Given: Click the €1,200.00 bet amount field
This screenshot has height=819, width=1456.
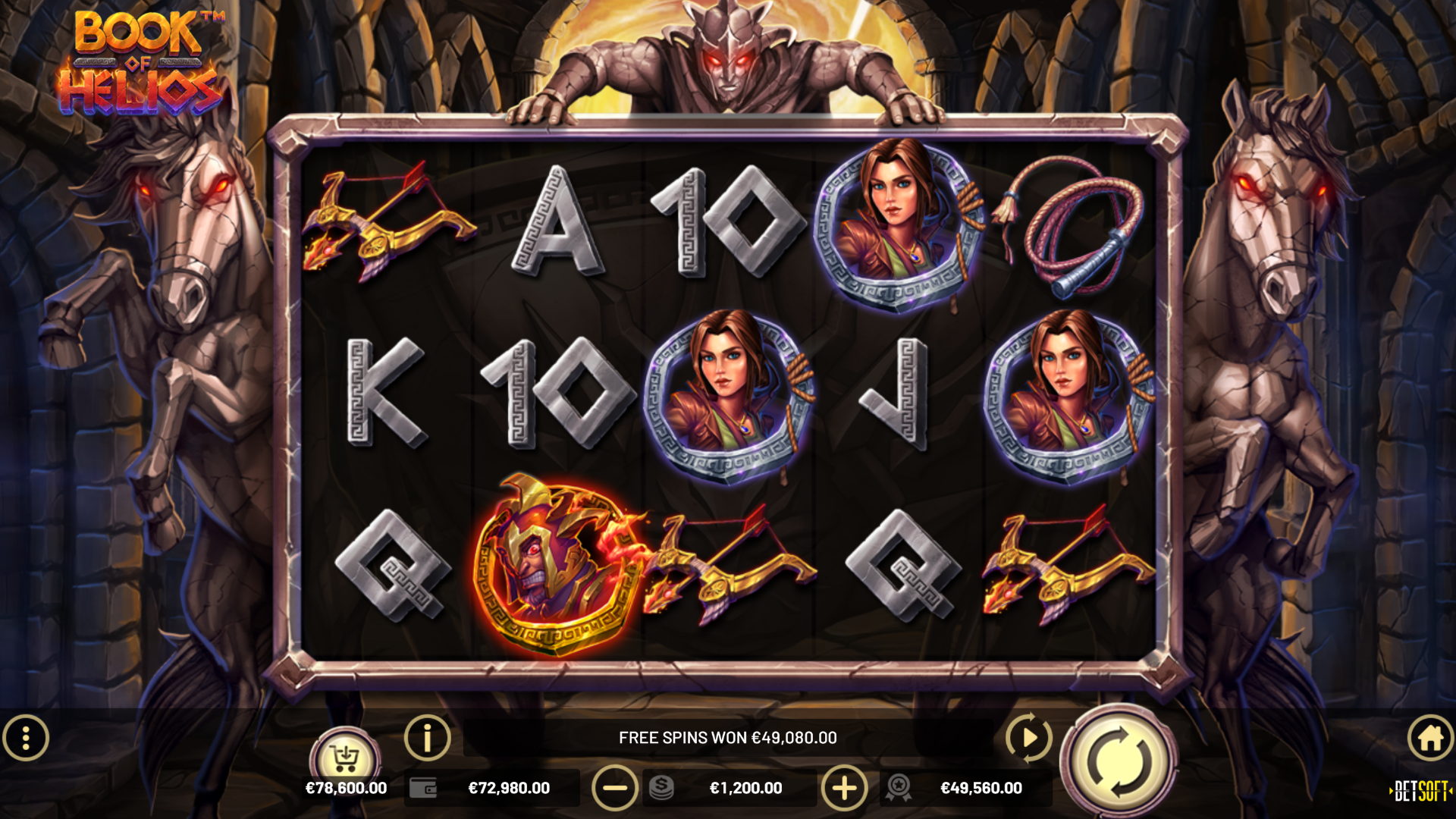Looking at the screenshot, I should click(747, 788).
